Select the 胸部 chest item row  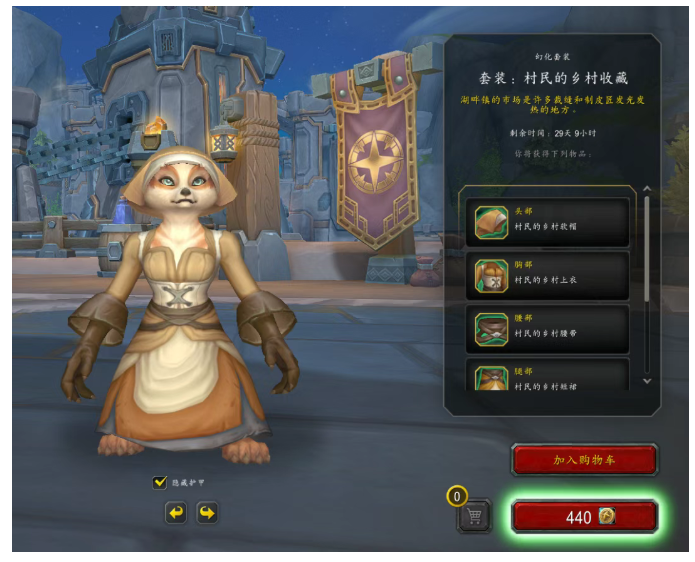[551, 275]
